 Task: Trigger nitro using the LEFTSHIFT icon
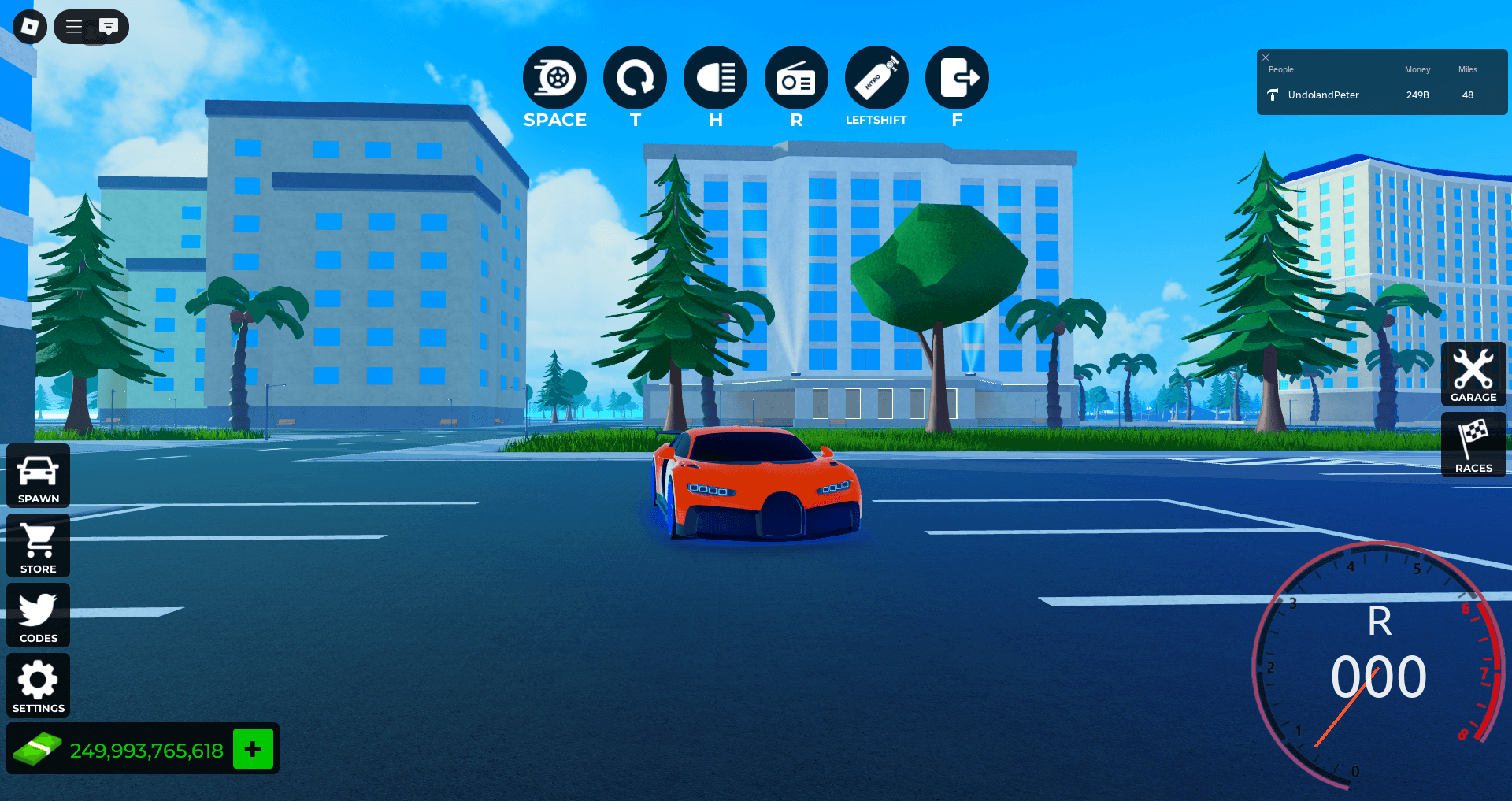point(876,78)
